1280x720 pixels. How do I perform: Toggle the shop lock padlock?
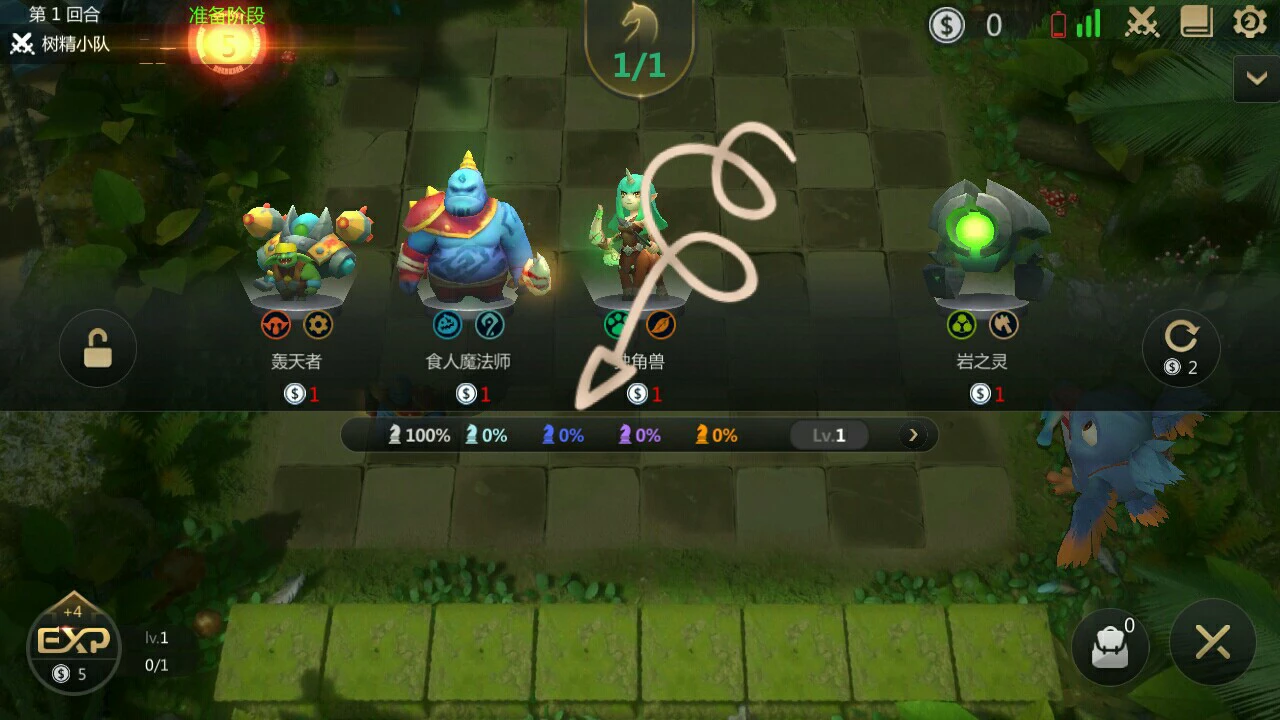pos(98,349)
